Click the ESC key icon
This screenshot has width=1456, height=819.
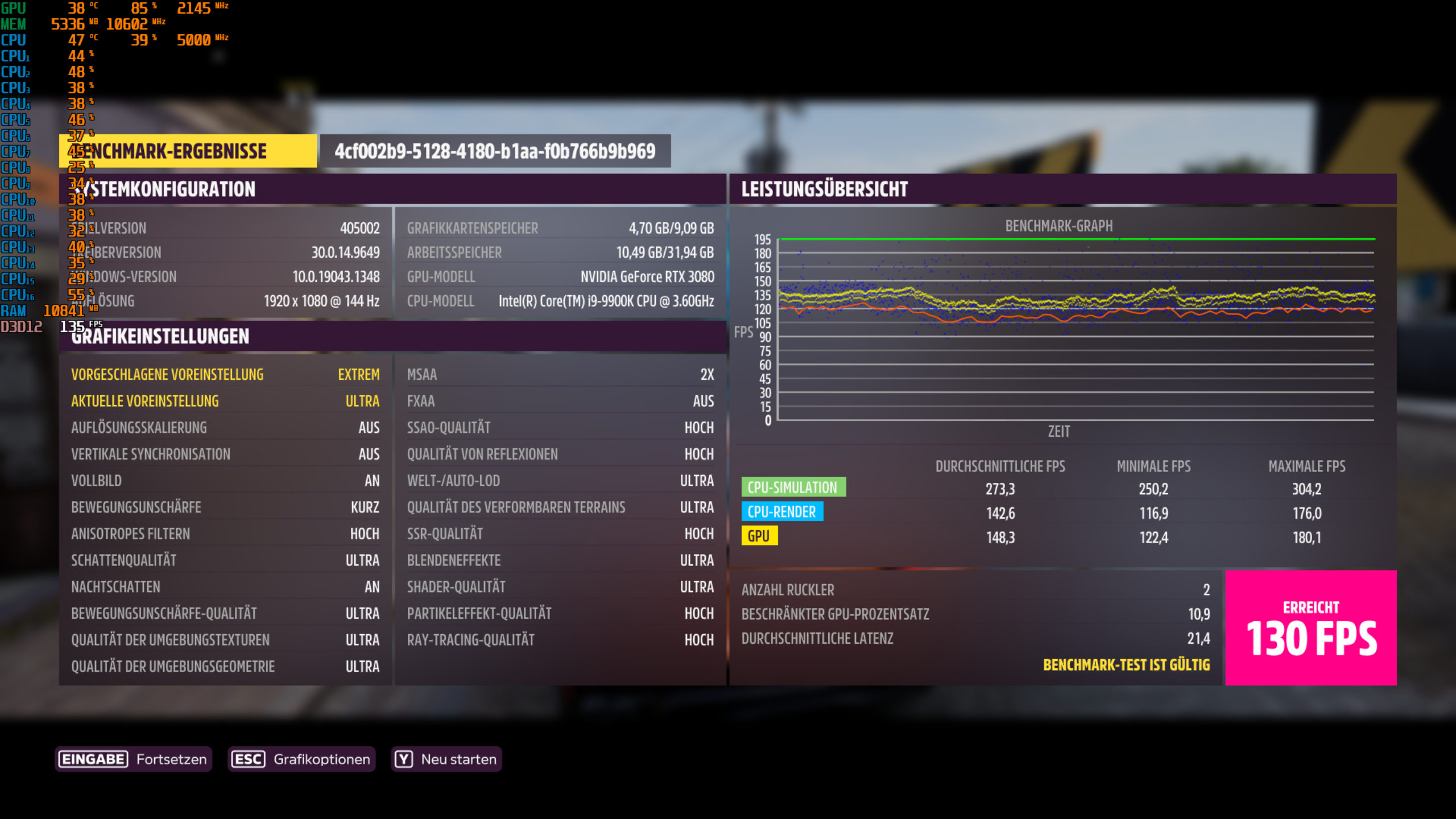(x=249, y=759)
